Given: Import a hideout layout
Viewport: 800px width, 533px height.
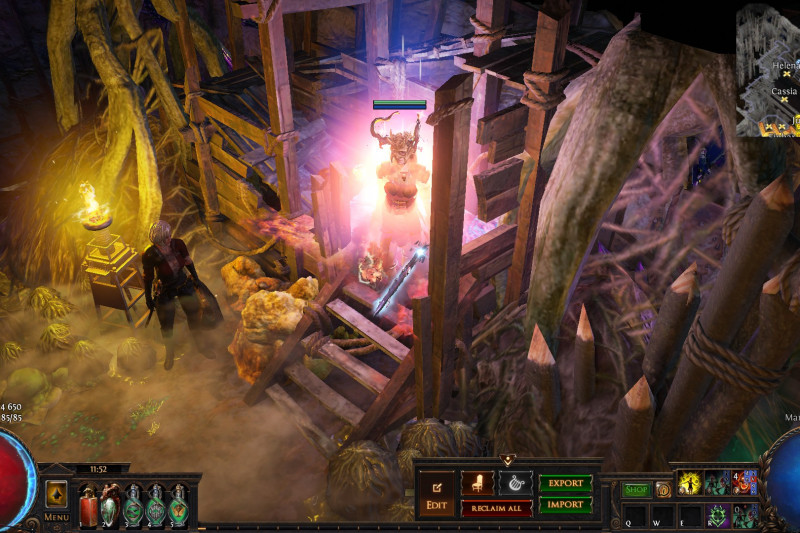Looking at the screenshot, I should (x=566, y=505).
